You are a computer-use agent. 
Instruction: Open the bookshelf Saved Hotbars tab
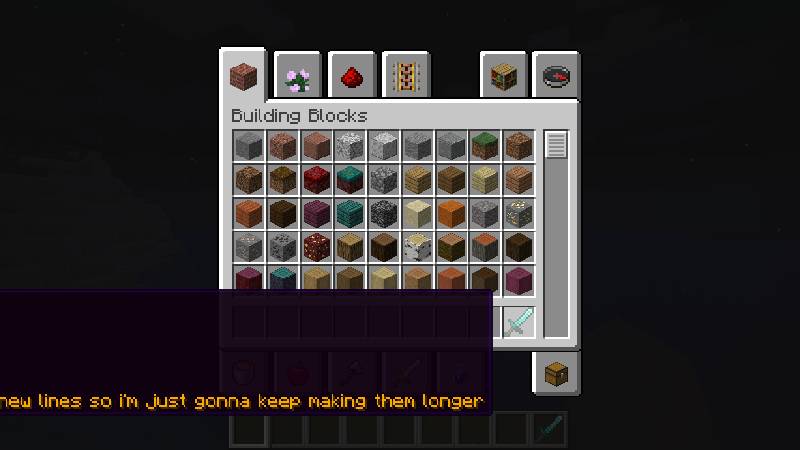coord(503,76)
